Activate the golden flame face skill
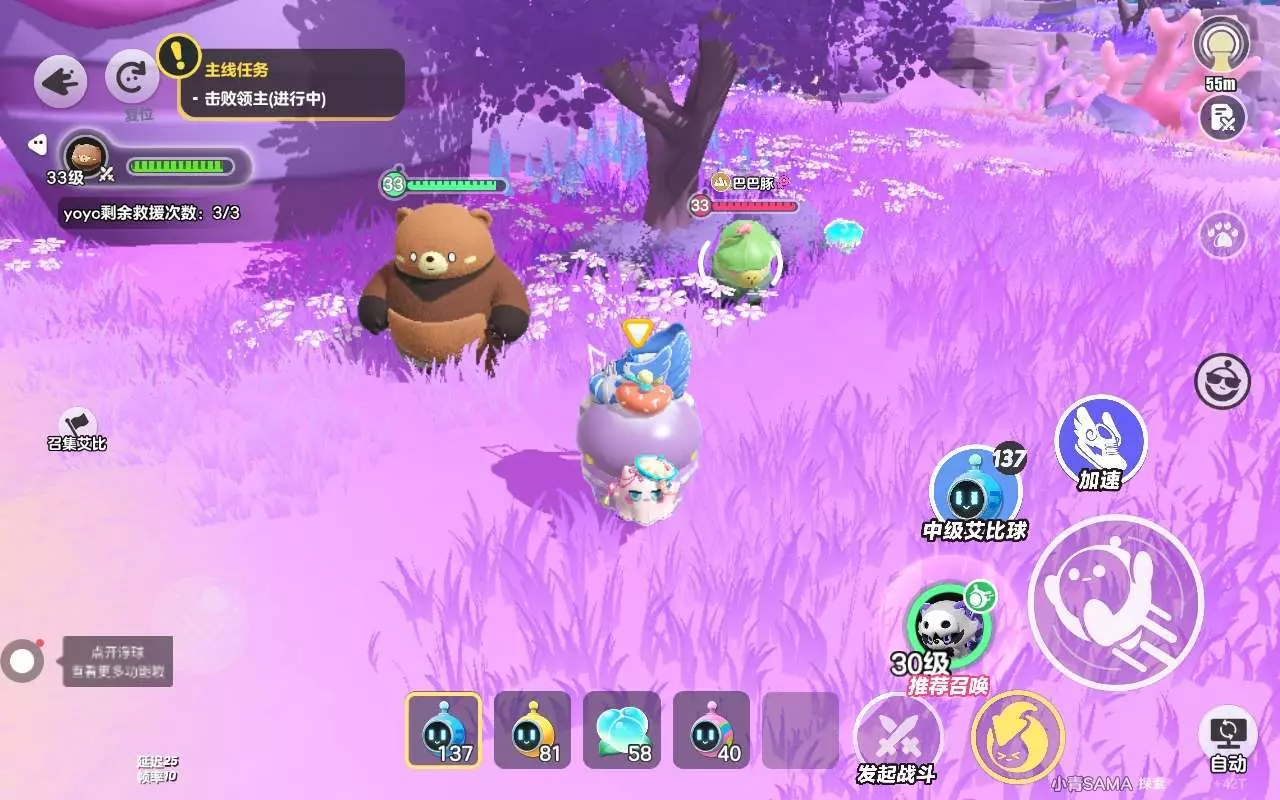1280x800 pixels. tap(1017, 738)
